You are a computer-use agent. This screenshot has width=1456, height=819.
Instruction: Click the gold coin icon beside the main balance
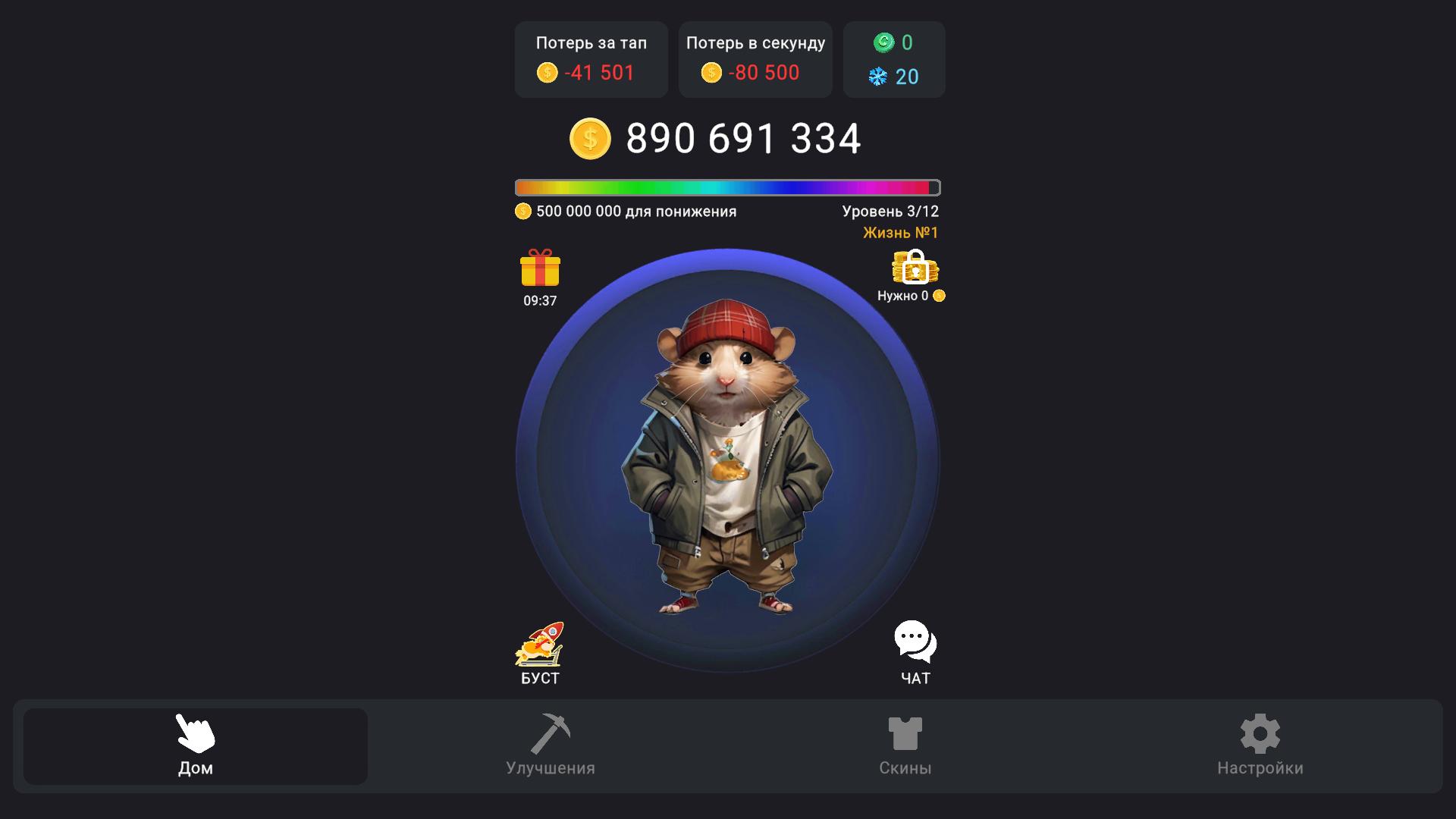click(x=590, y=138)
